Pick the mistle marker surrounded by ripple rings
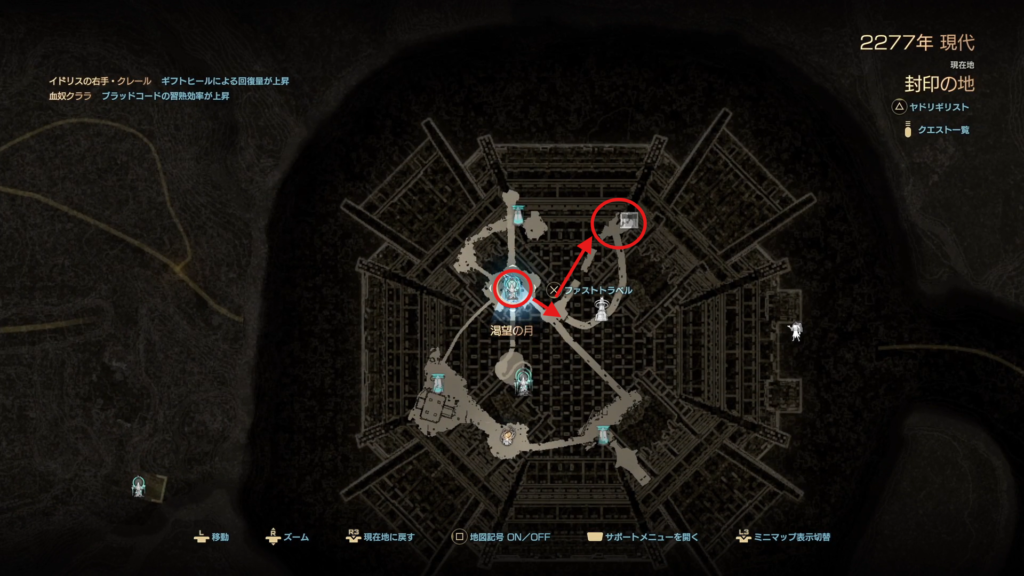 523,378
